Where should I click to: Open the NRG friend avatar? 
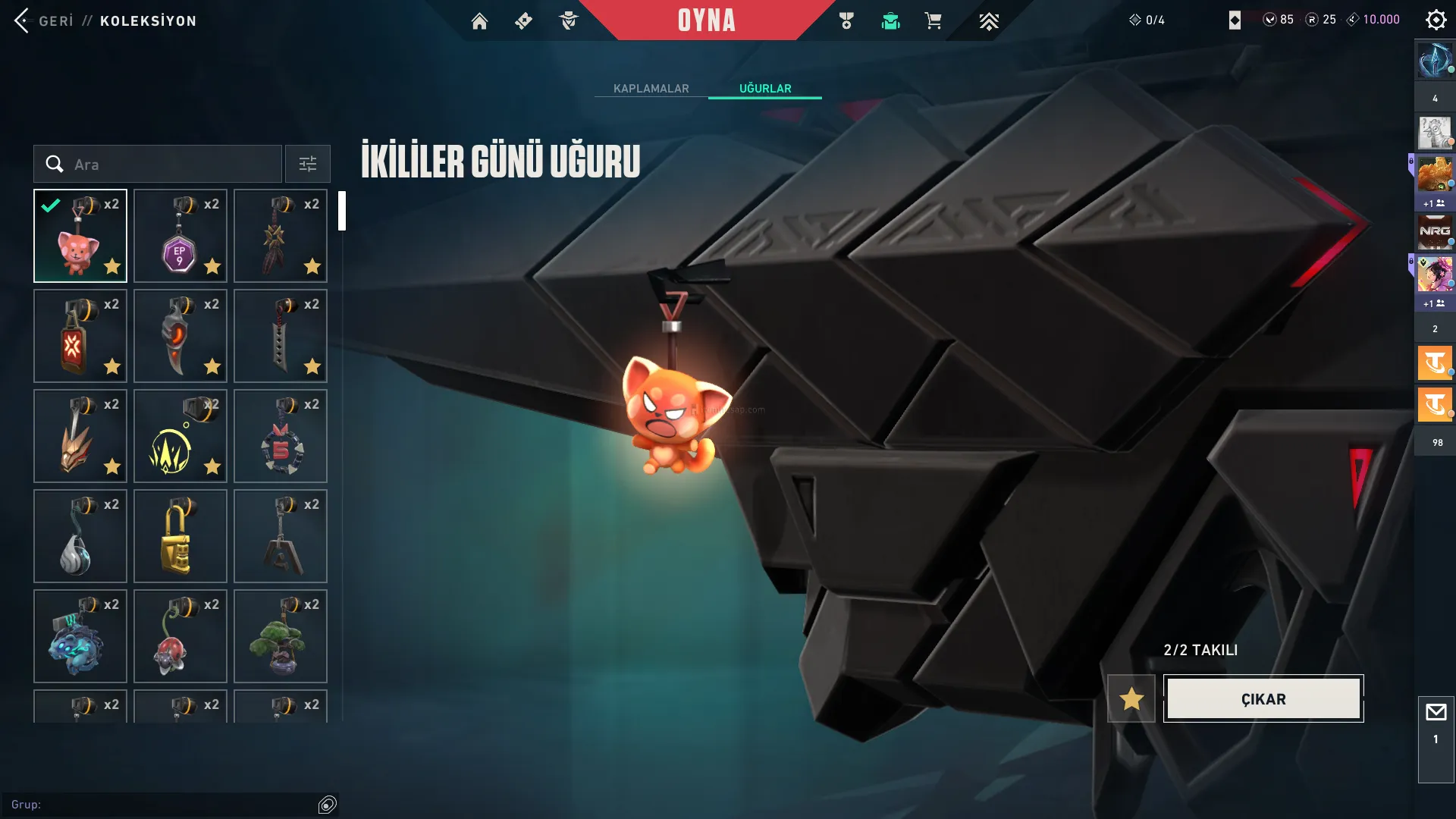pos(1434,231)
